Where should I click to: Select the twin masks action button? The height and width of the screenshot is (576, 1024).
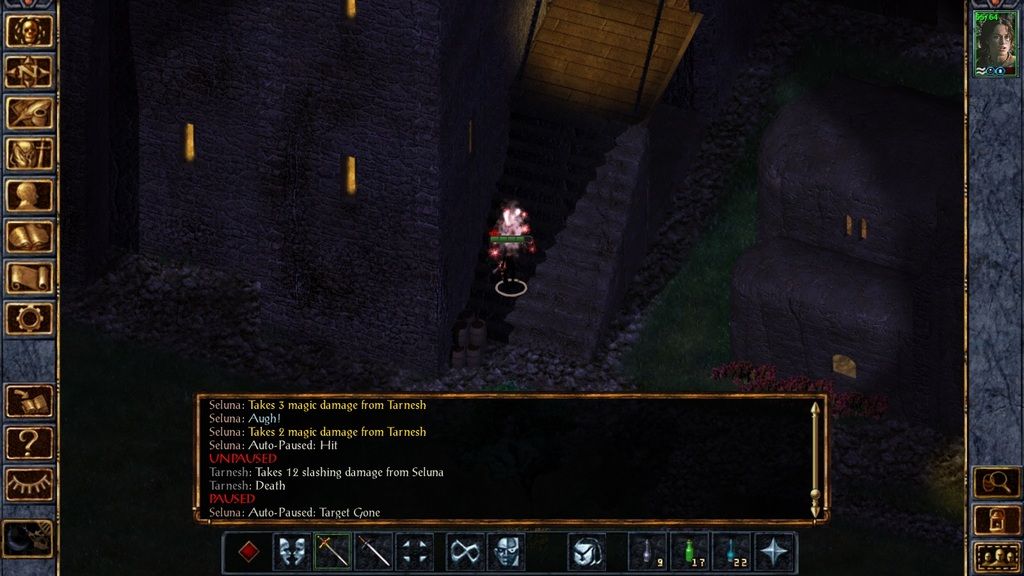291,552
